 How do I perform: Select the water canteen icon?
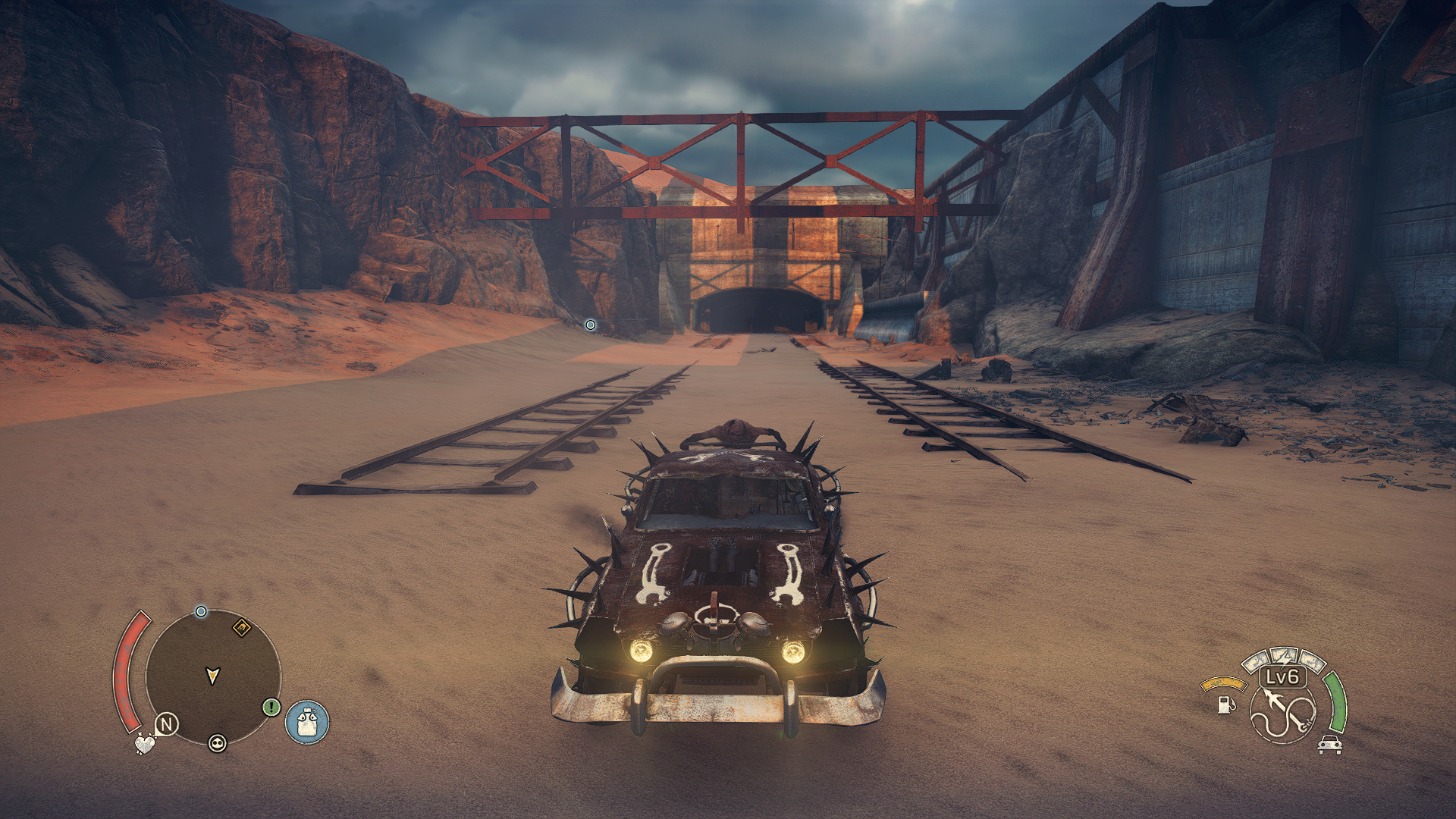(x=307, y=721)
